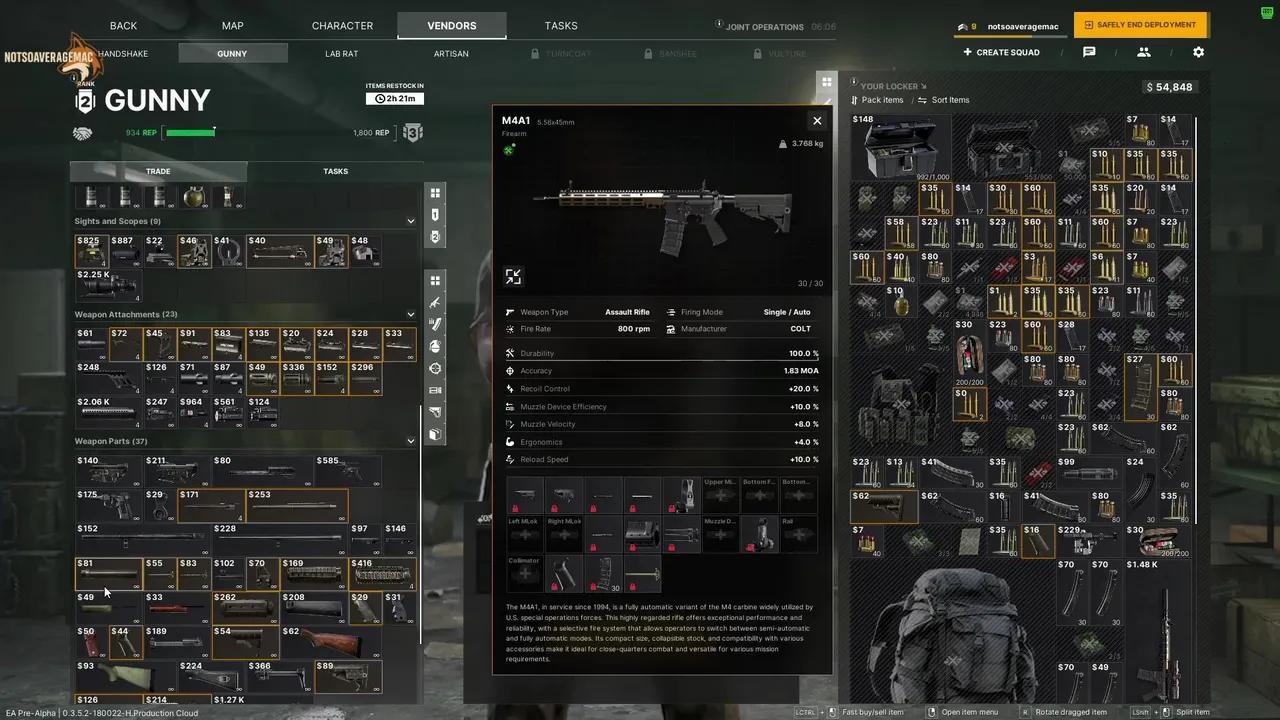Open the settings gear icon

pyautogui.click(x=1198, y=53)
